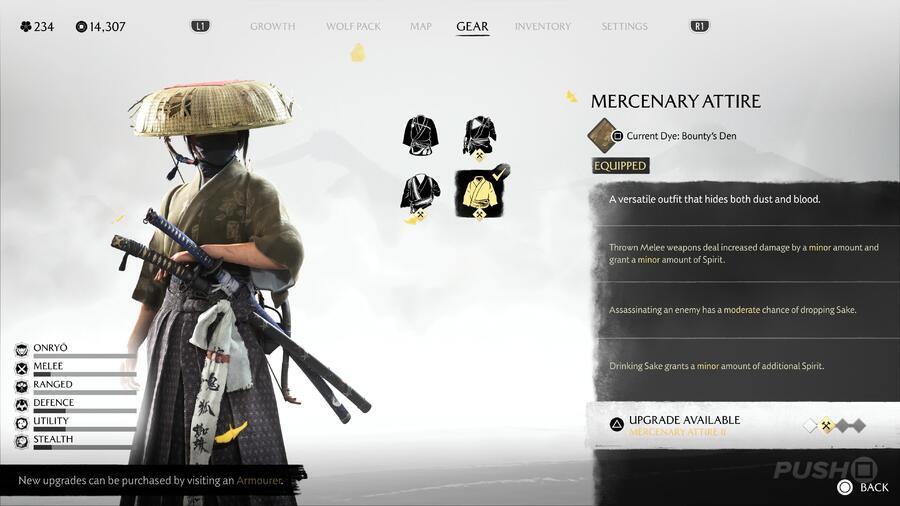Go to the Map tab
The width and height of the screenshot is (900, 506).
pyautogui.click(x=421, y=26)
